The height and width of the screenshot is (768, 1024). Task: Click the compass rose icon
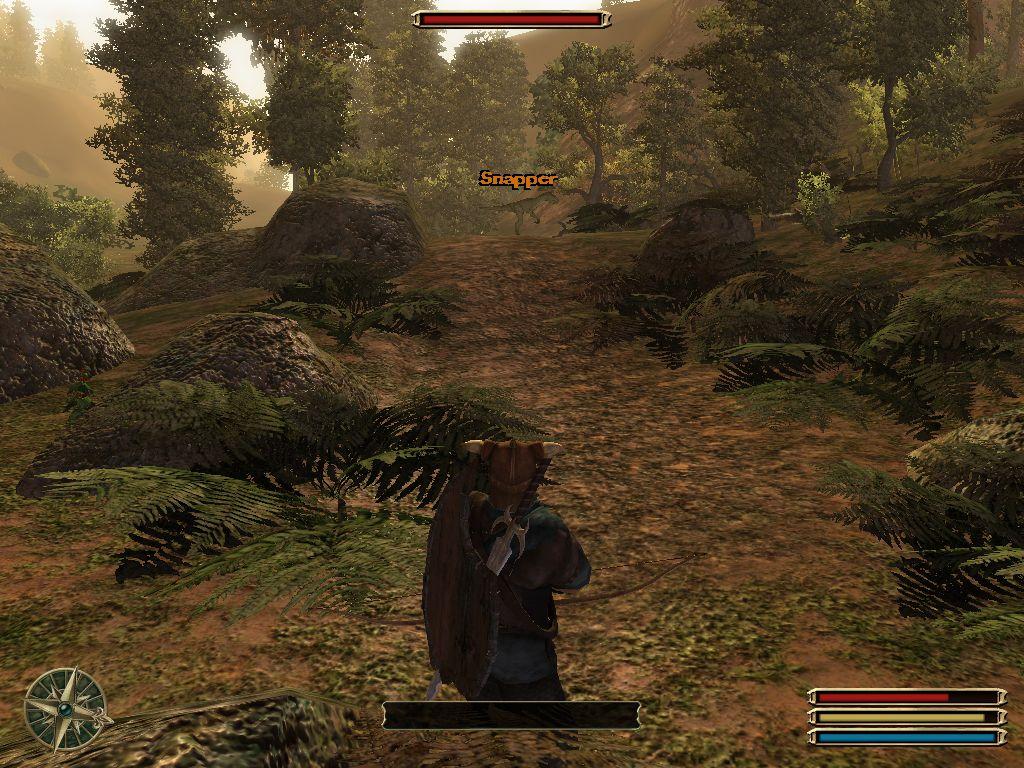[x=66, y=708]
